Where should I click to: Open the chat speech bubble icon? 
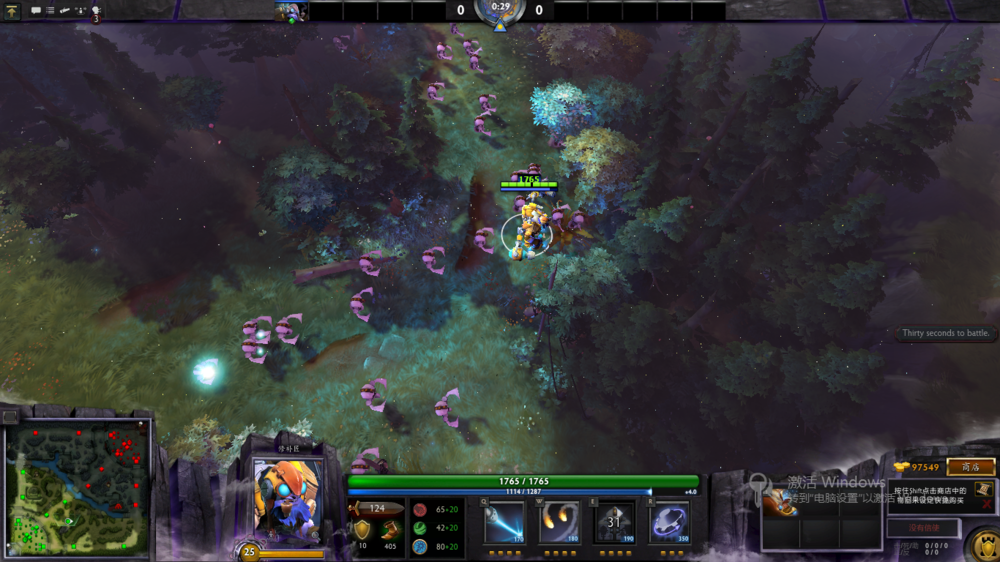tap(36, 11)
